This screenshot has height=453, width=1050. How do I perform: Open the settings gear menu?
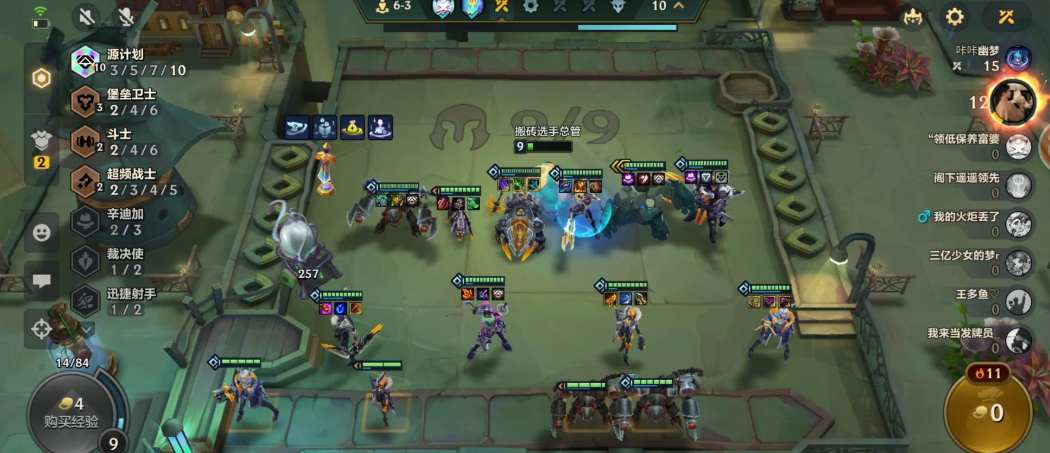point(955,17)
